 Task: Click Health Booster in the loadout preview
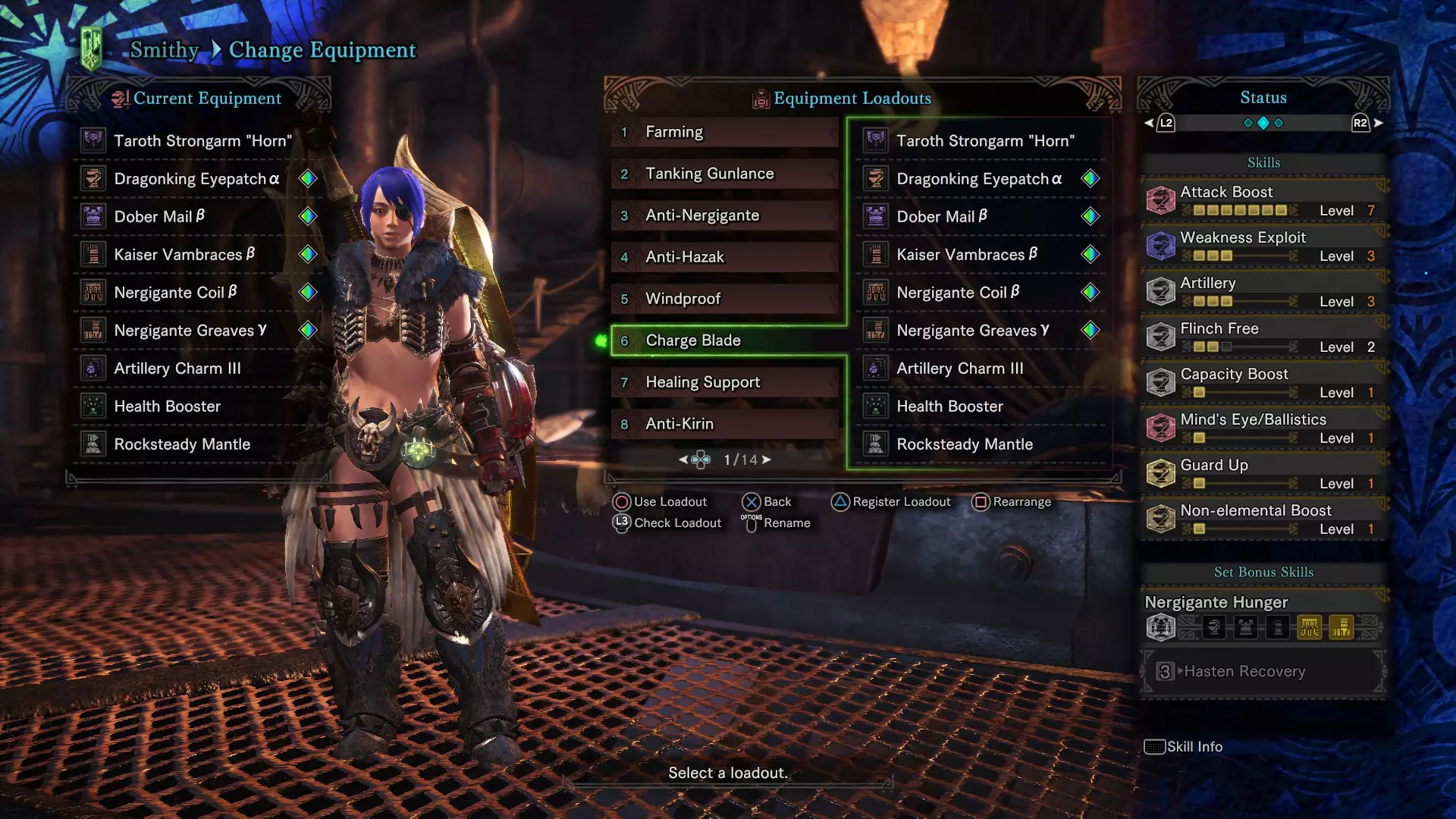949,406
